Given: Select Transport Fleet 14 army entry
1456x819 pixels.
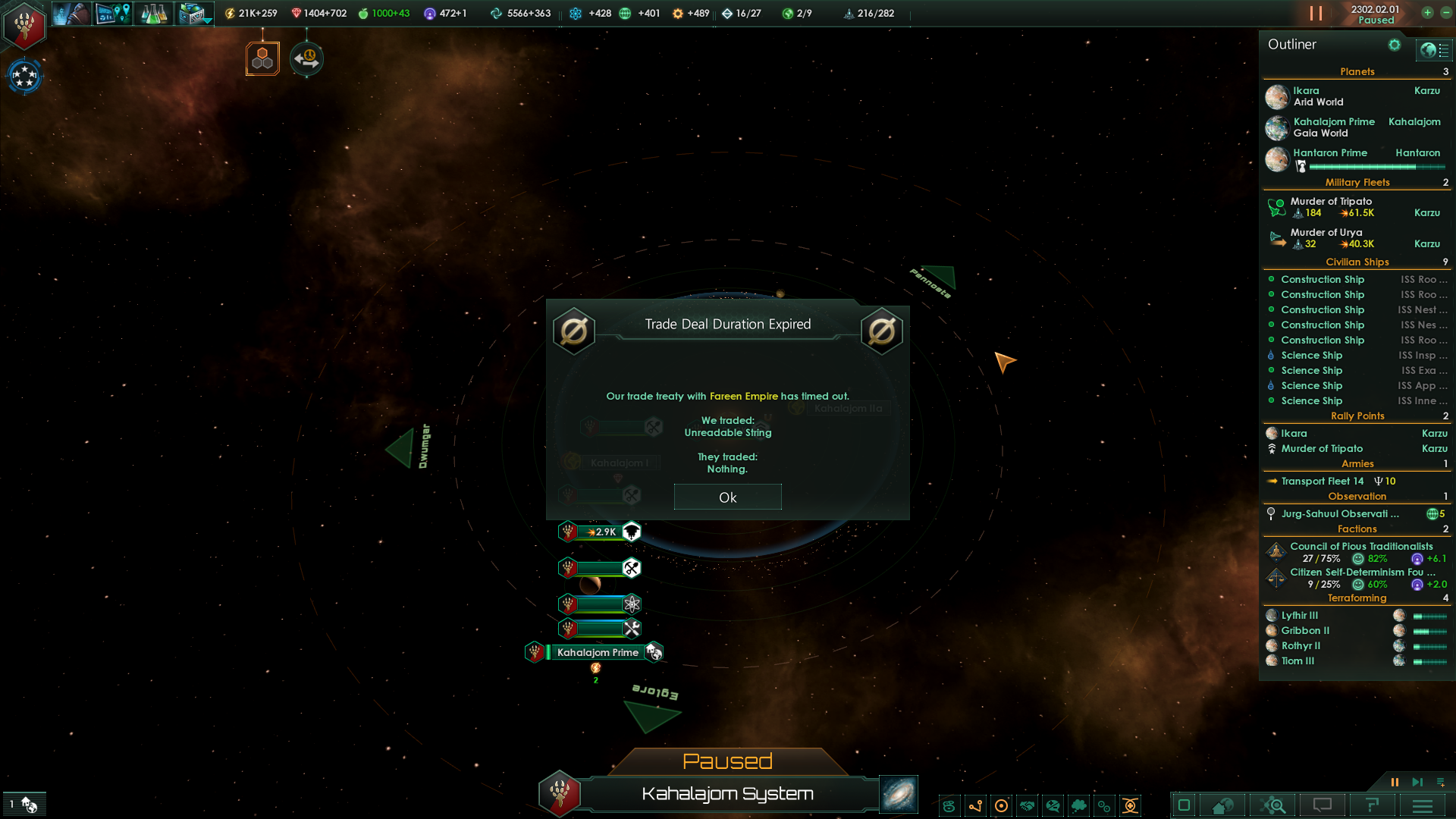Looking at the screenshot, I should click(x=1322, y=482).
